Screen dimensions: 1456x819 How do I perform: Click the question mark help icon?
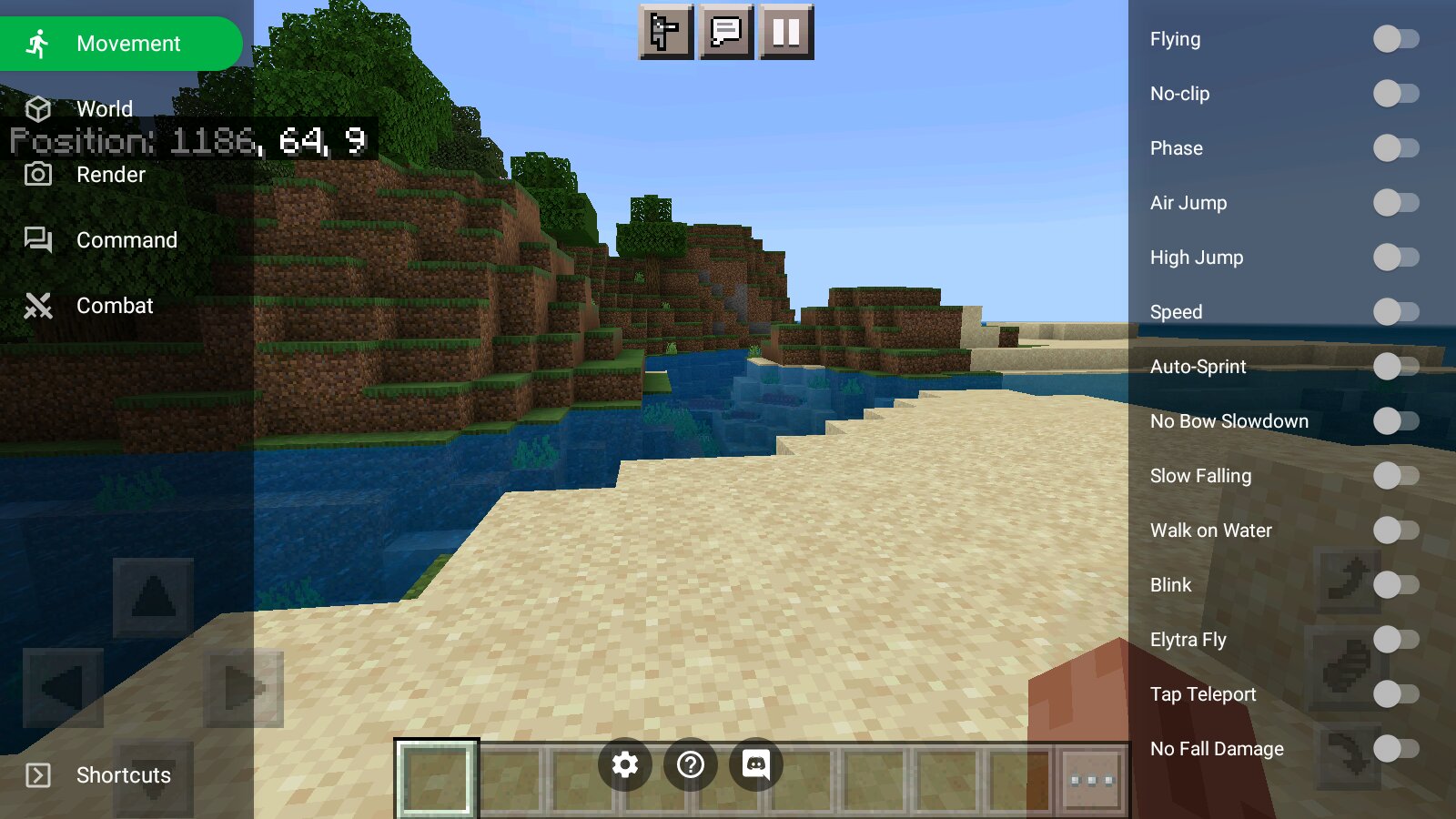click(691, 764)
